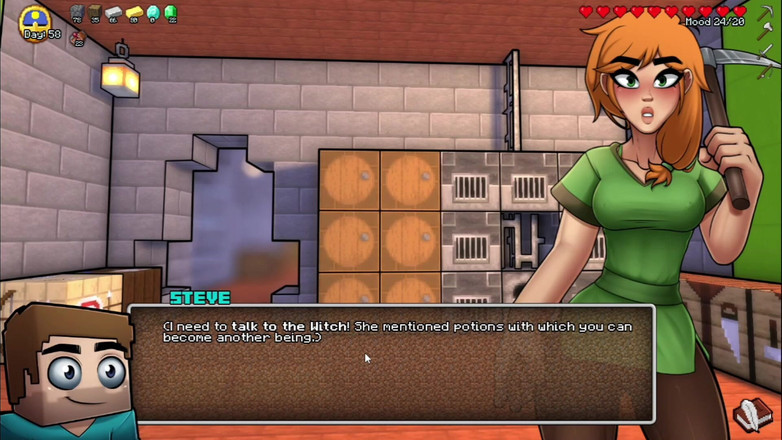The width and height of the screenshot is (782, 440).
Task: Advance the dialogue by clicking the text box
Action: (x=391, y=364)
